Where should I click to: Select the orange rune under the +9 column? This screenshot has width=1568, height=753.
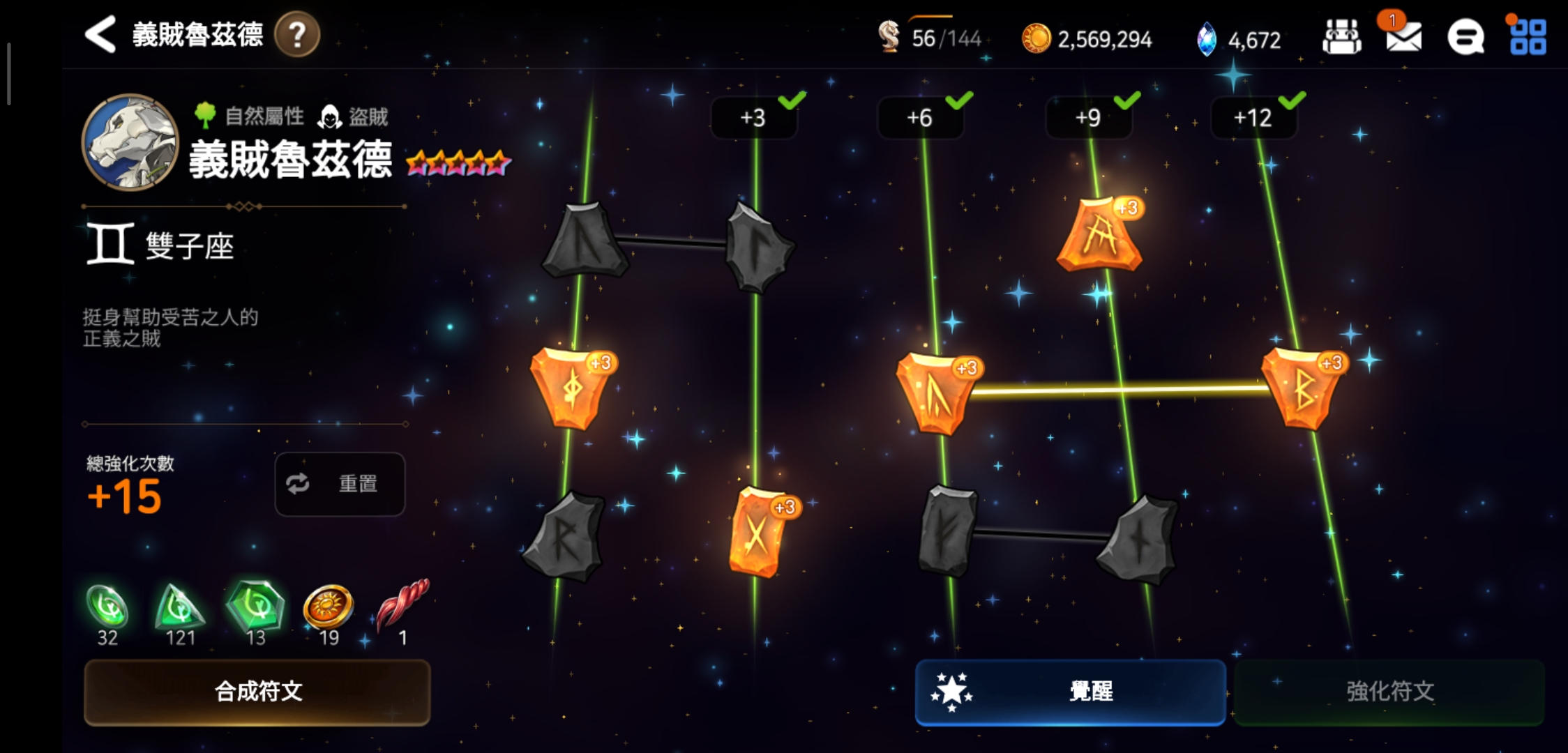pos(1100,236)
